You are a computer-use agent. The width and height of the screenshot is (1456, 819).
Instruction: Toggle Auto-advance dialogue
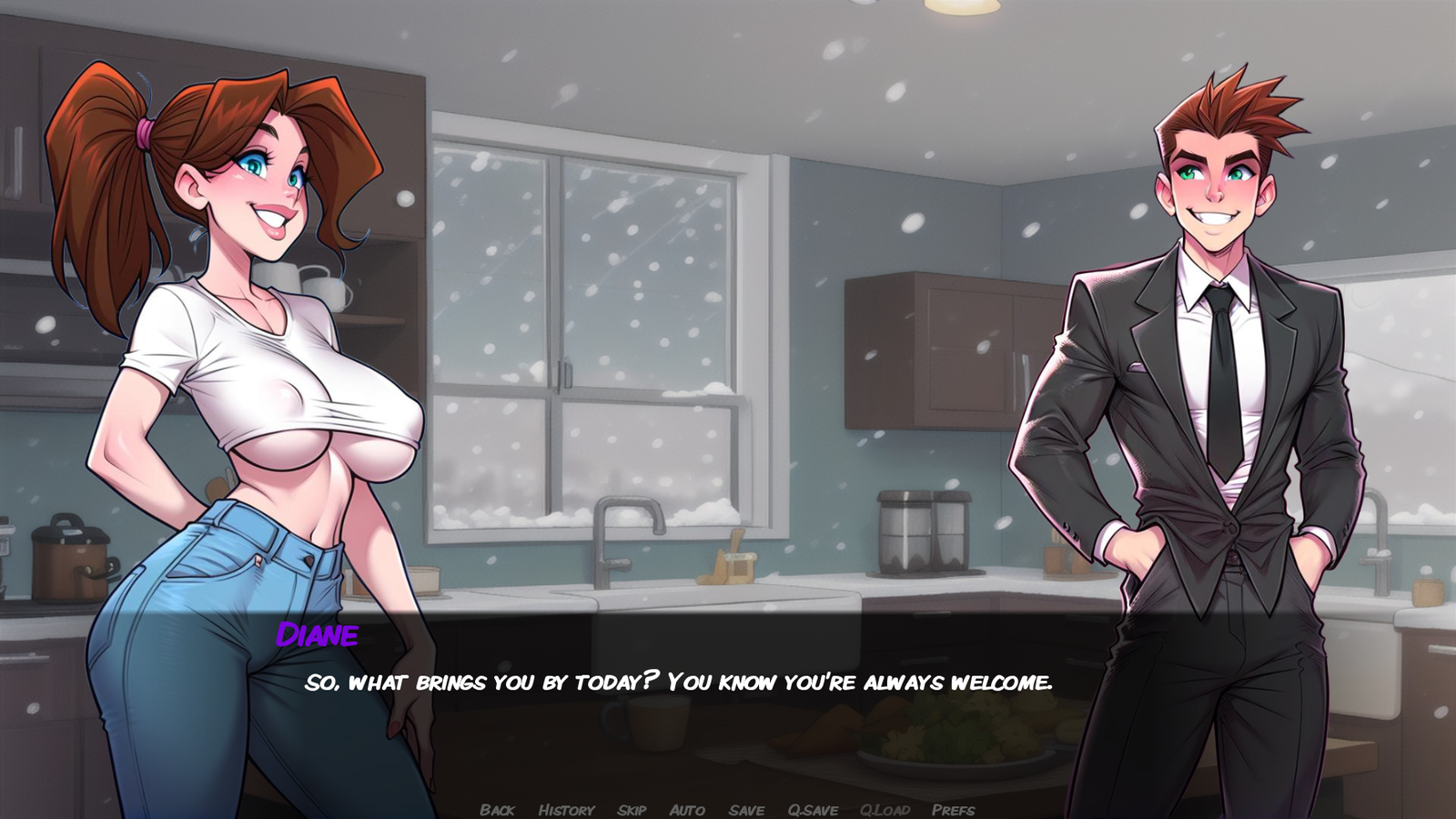pyautogui.click(x=687, y=809)
